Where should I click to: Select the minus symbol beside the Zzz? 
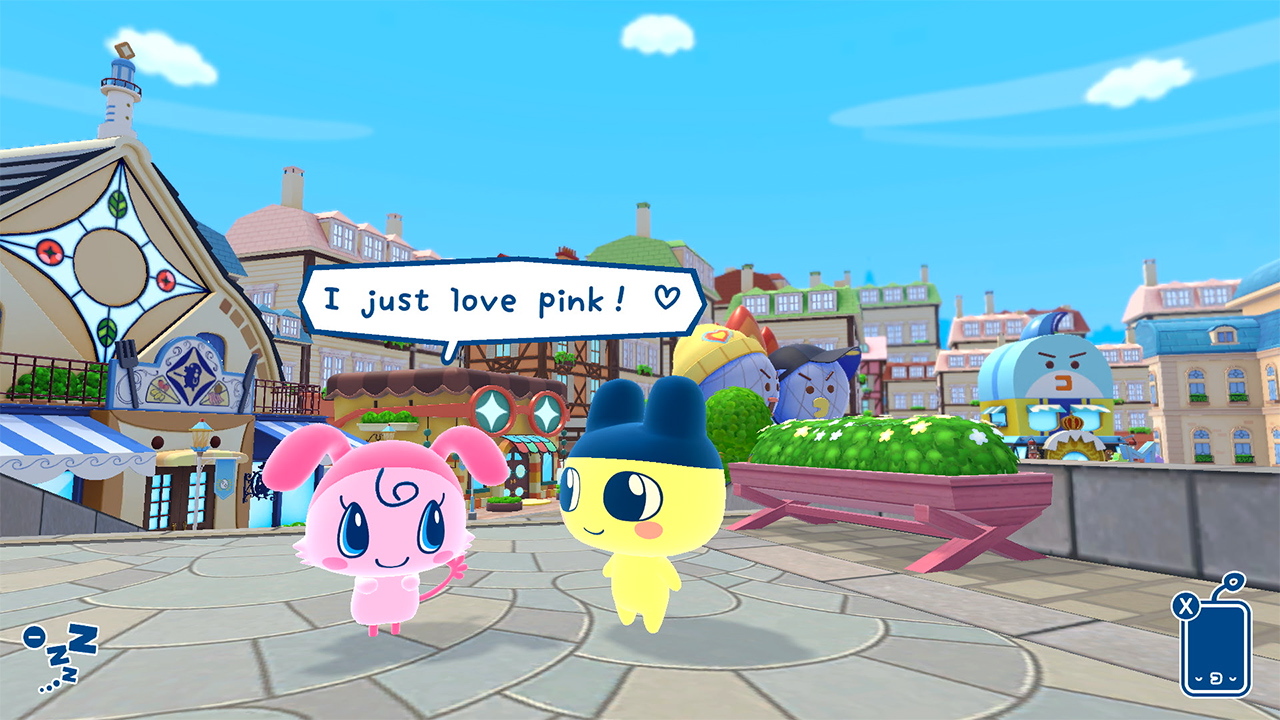(x=34, y=637)
